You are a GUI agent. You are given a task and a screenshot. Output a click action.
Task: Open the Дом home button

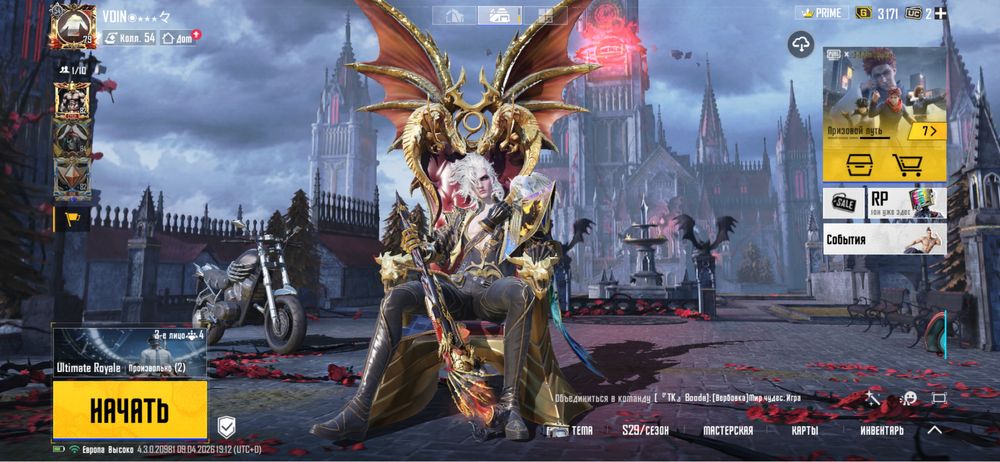tap(180, 38)
